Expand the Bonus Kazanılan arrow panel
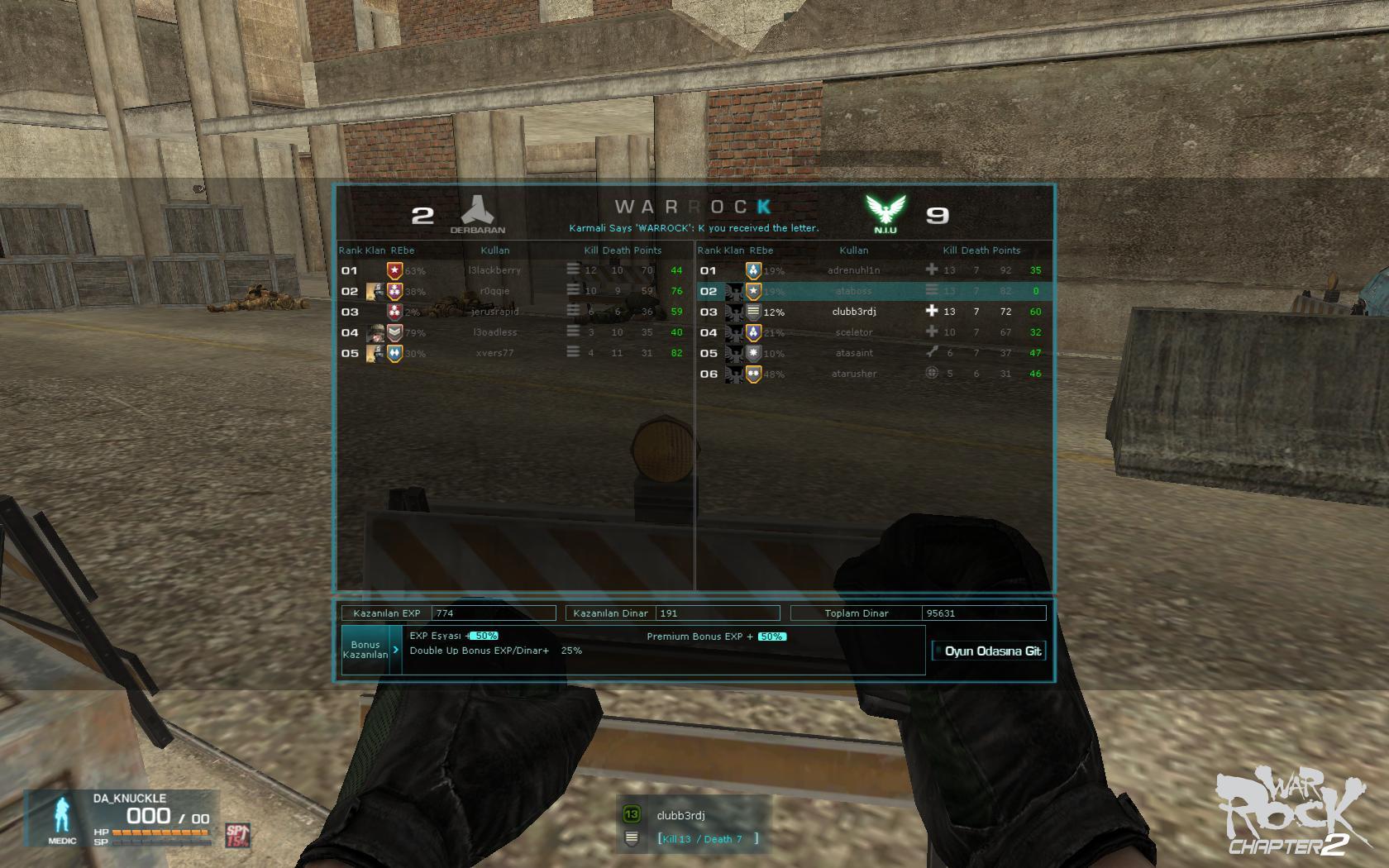This screenshot has width=1389, height=868. click(x=396, y=650)
